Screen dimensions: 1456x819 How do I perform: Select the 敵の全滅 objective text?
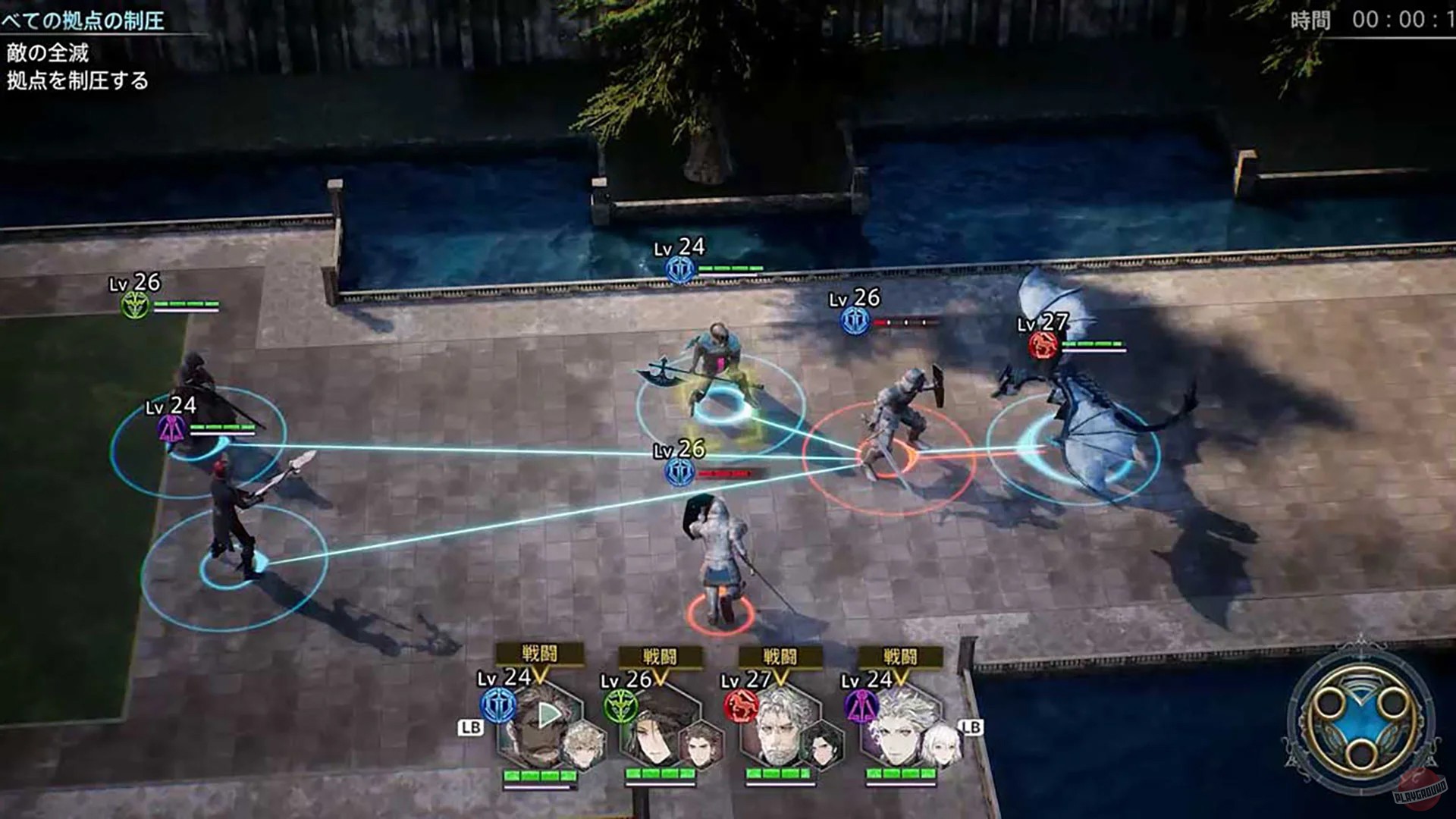[x=47, y=55]
